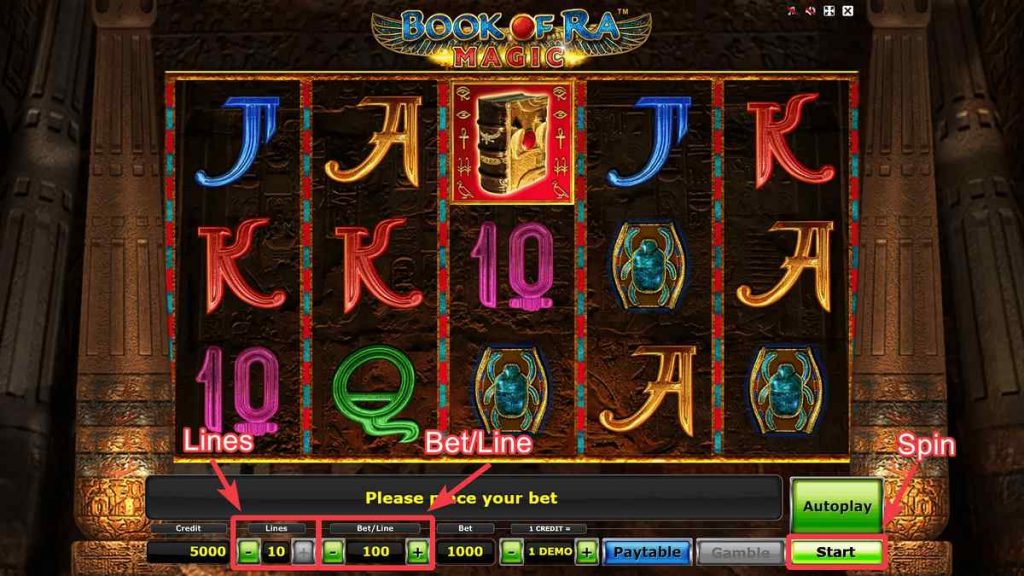
Task: Close the game with the X icon
Action: pos(848,11)
